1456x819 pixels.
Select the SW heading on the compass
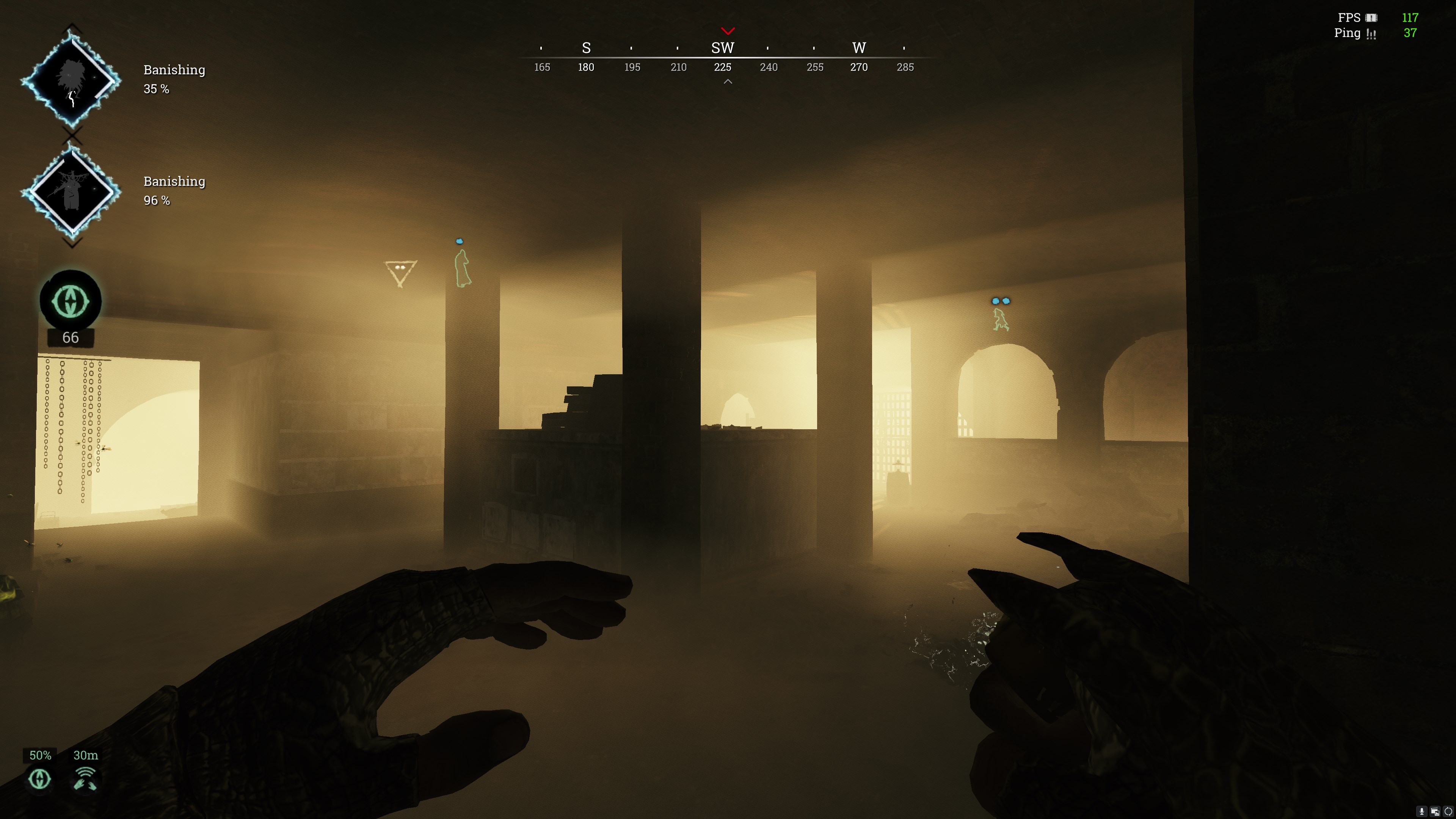tap(722, 48)
